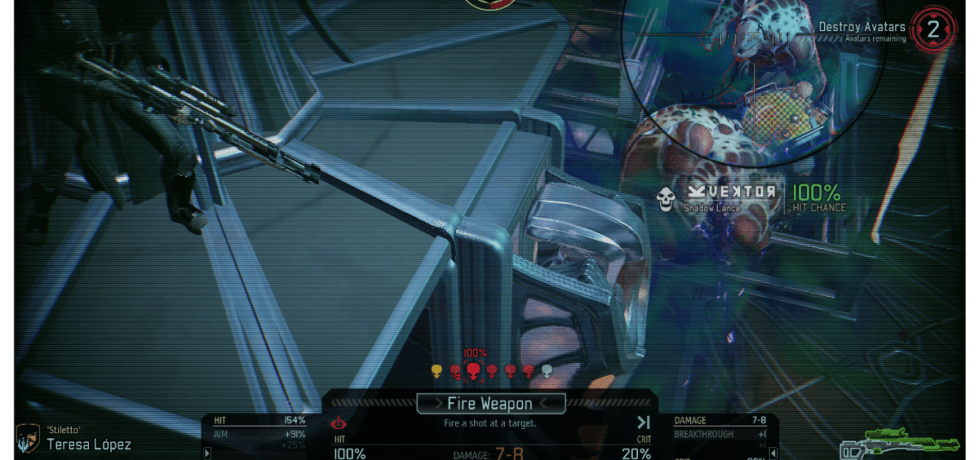Click the Destroy Avatars objective tracker
Screen dimensions: 979x460
[880, 30]
